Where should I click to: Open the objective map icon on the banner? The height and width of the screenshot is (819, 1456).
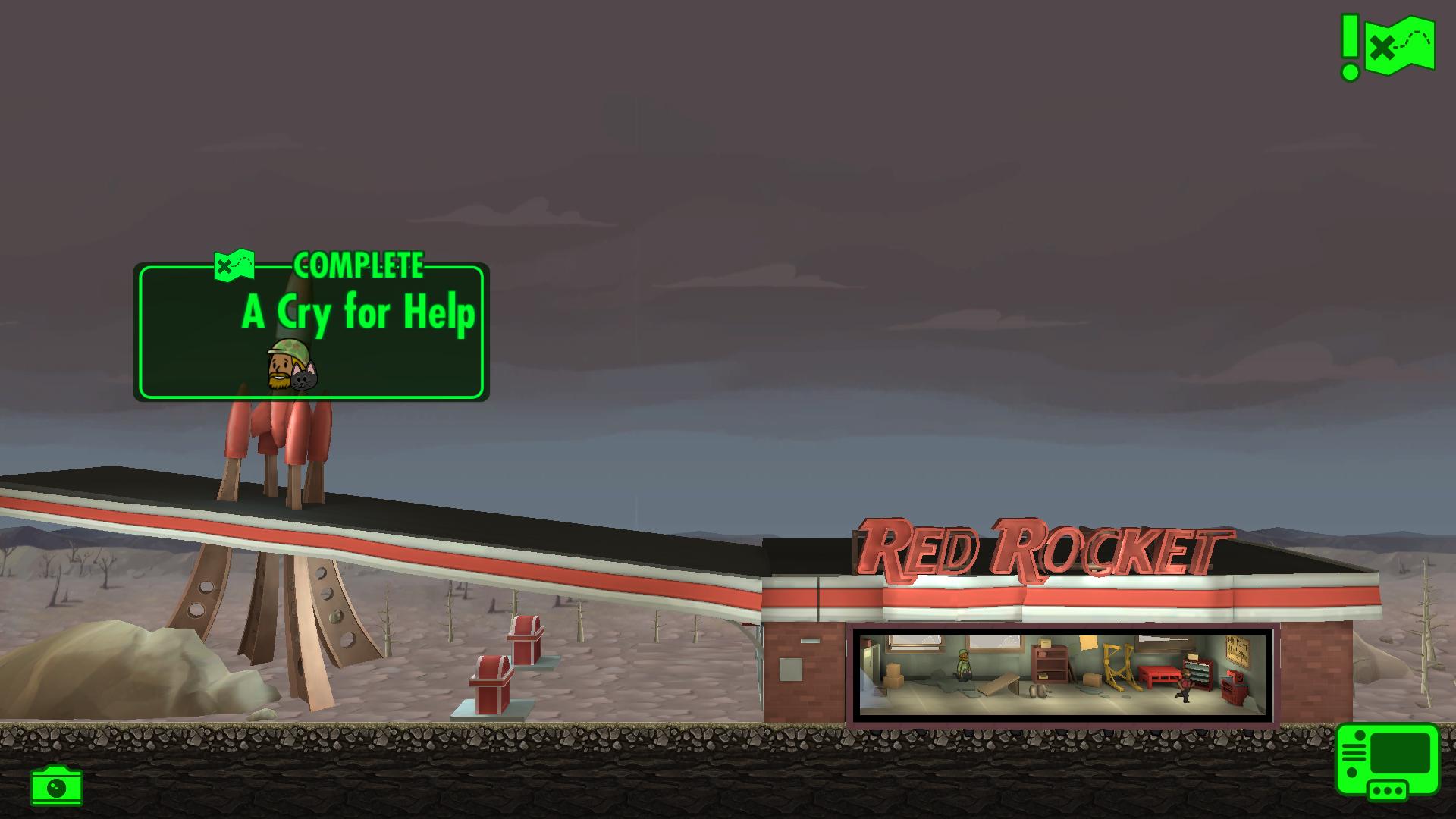tap(234, 266)
